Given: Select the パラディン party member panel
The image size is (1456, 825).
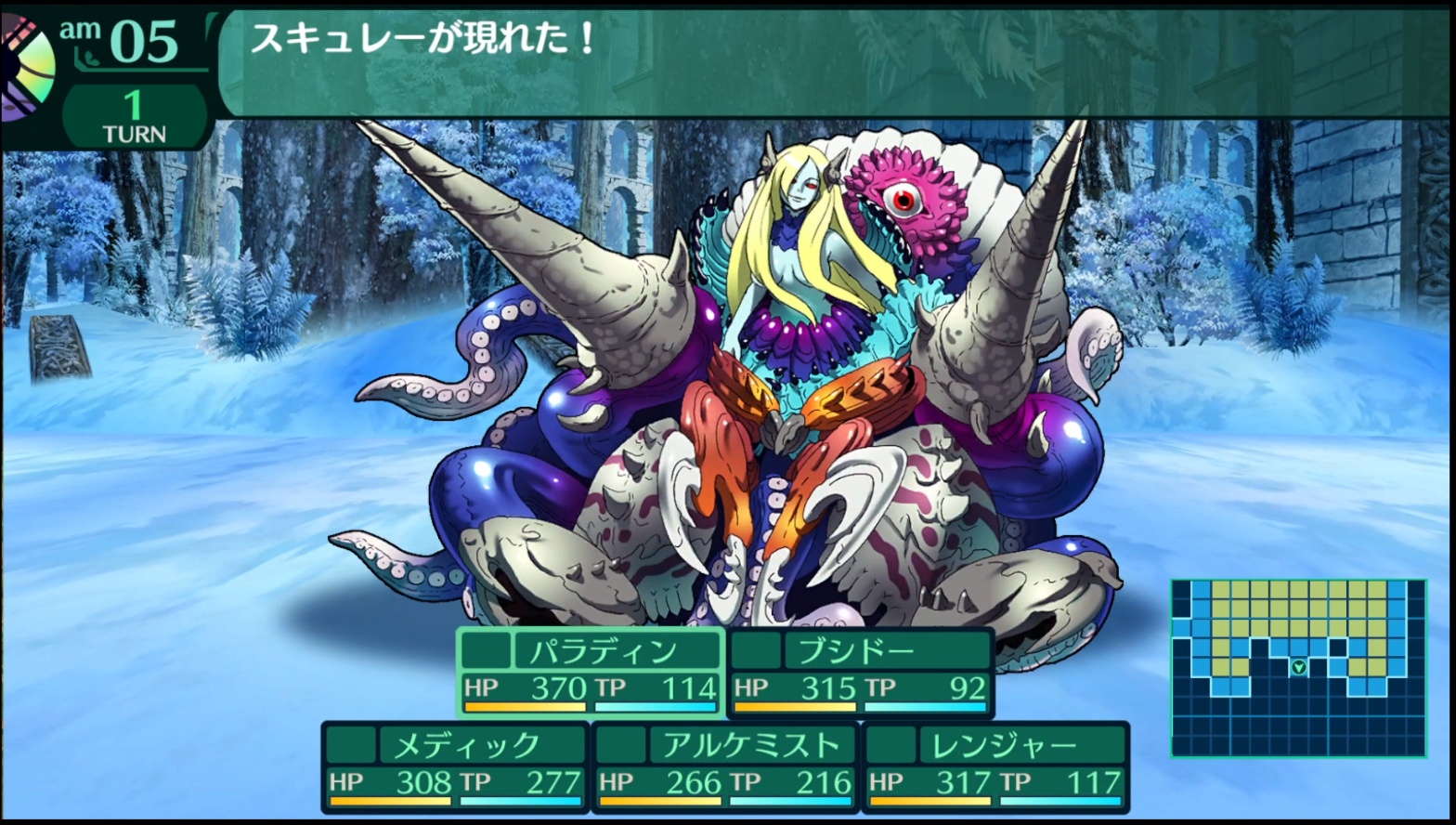Looking at the screenshot, I should pos(591,672).
